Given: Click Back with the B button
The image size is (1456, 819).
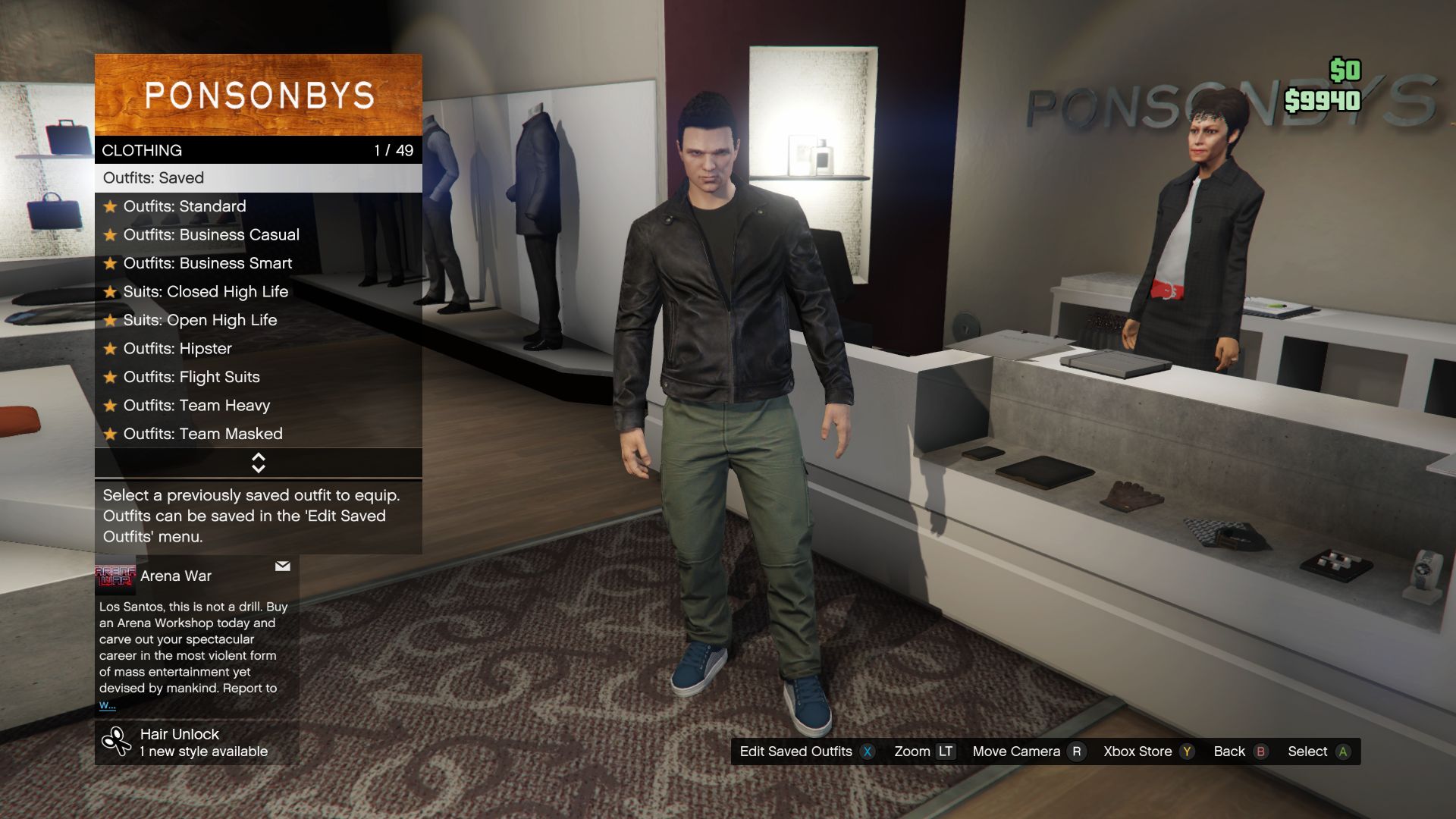Looking at the screenshot, I should (1260, 752).
